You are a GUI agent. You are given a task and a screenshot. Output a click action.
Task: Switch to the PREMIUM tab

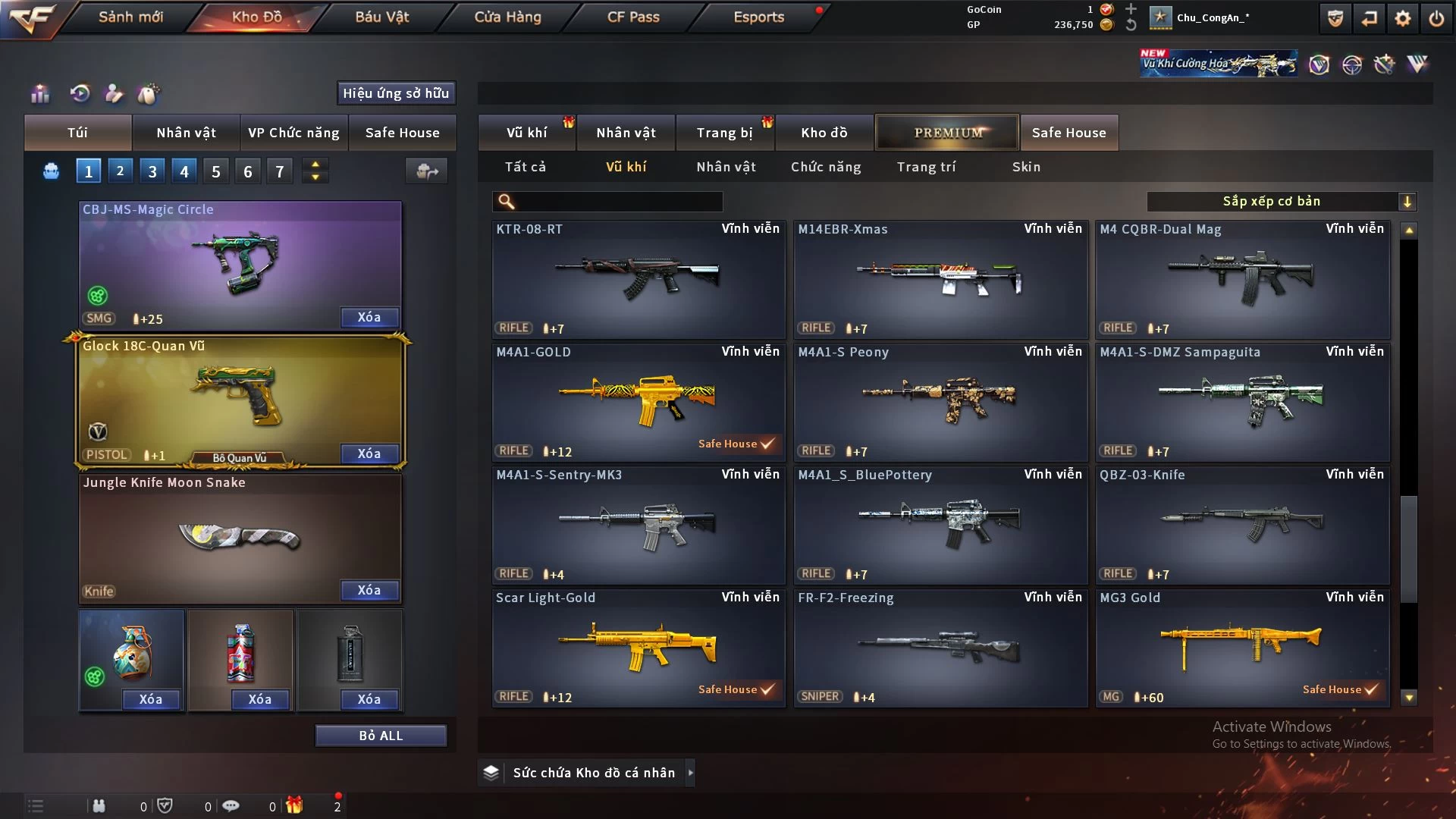[948, 133]
